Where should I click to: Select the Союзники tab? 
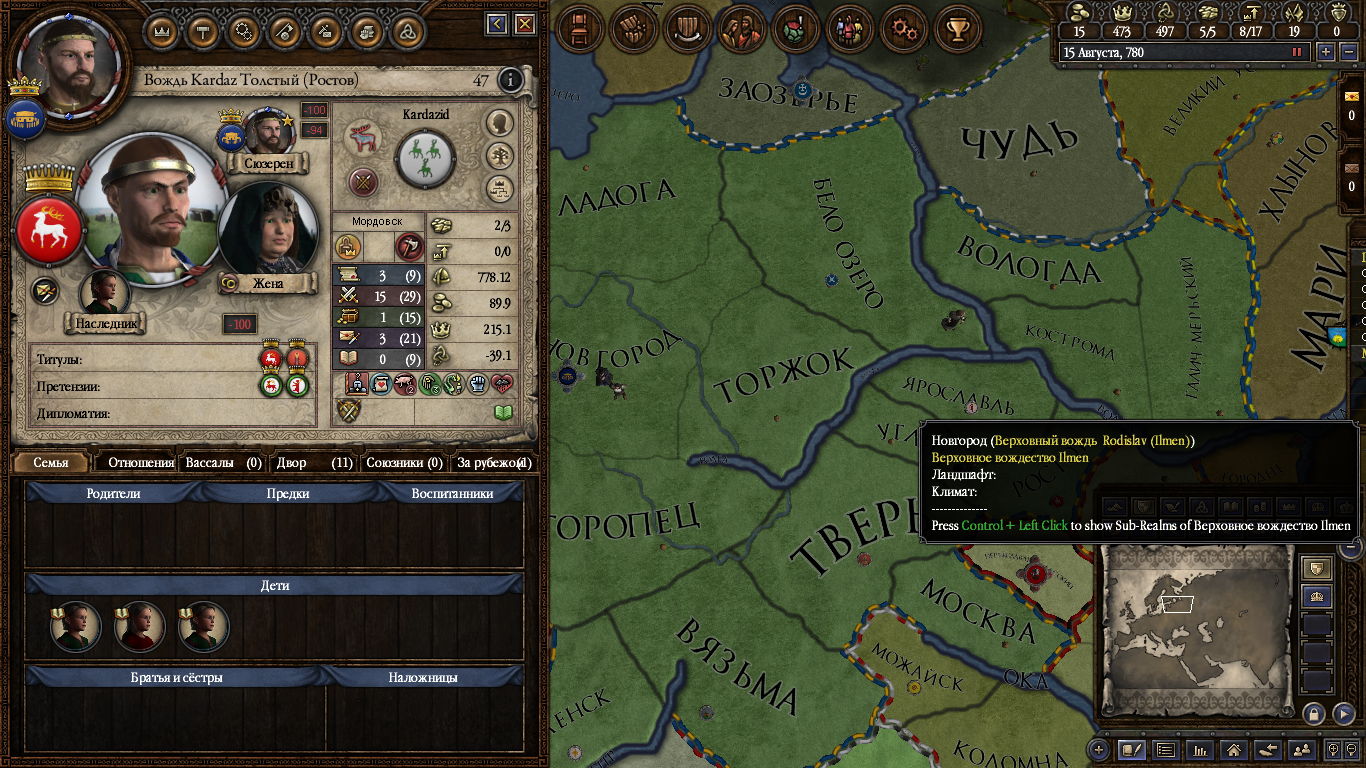(404, 463)
